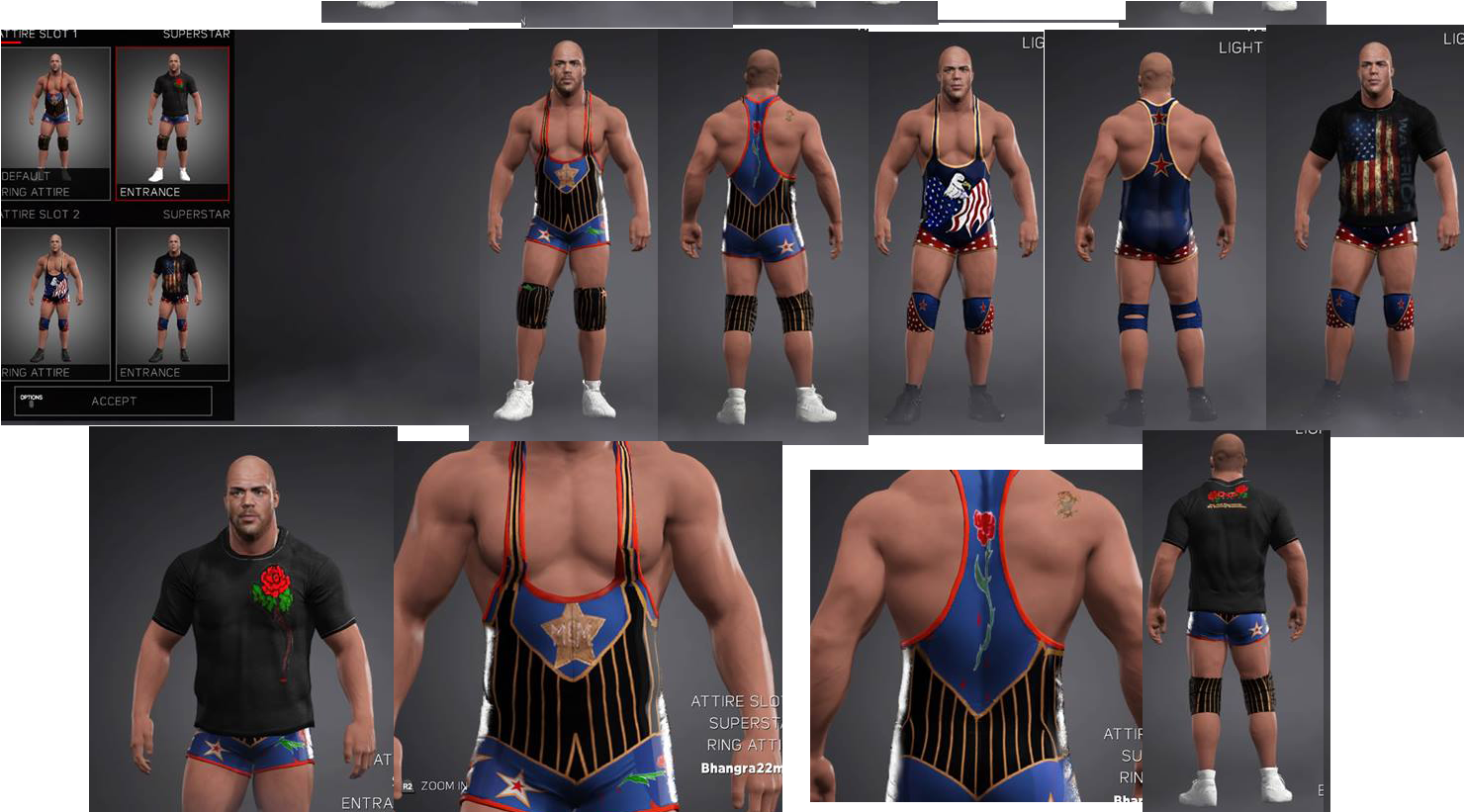Image resolution: width=1464 pixels, height=812 pixels.
Task: Select the American flag t-shirt attire model
Action: click(x=1375, y=227)
